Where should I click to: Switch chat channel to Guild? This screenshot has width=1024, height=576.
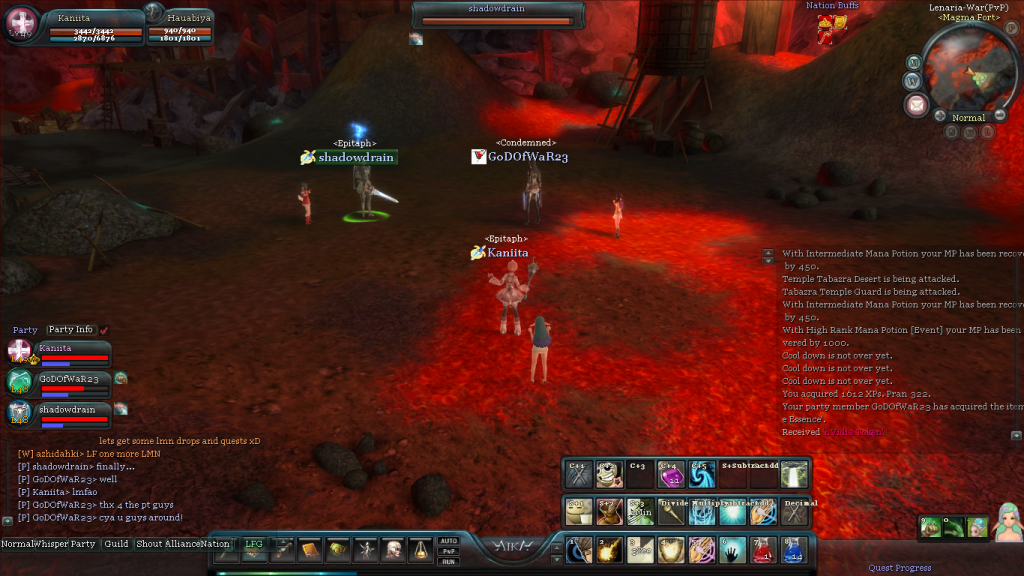tap(117, 544)
